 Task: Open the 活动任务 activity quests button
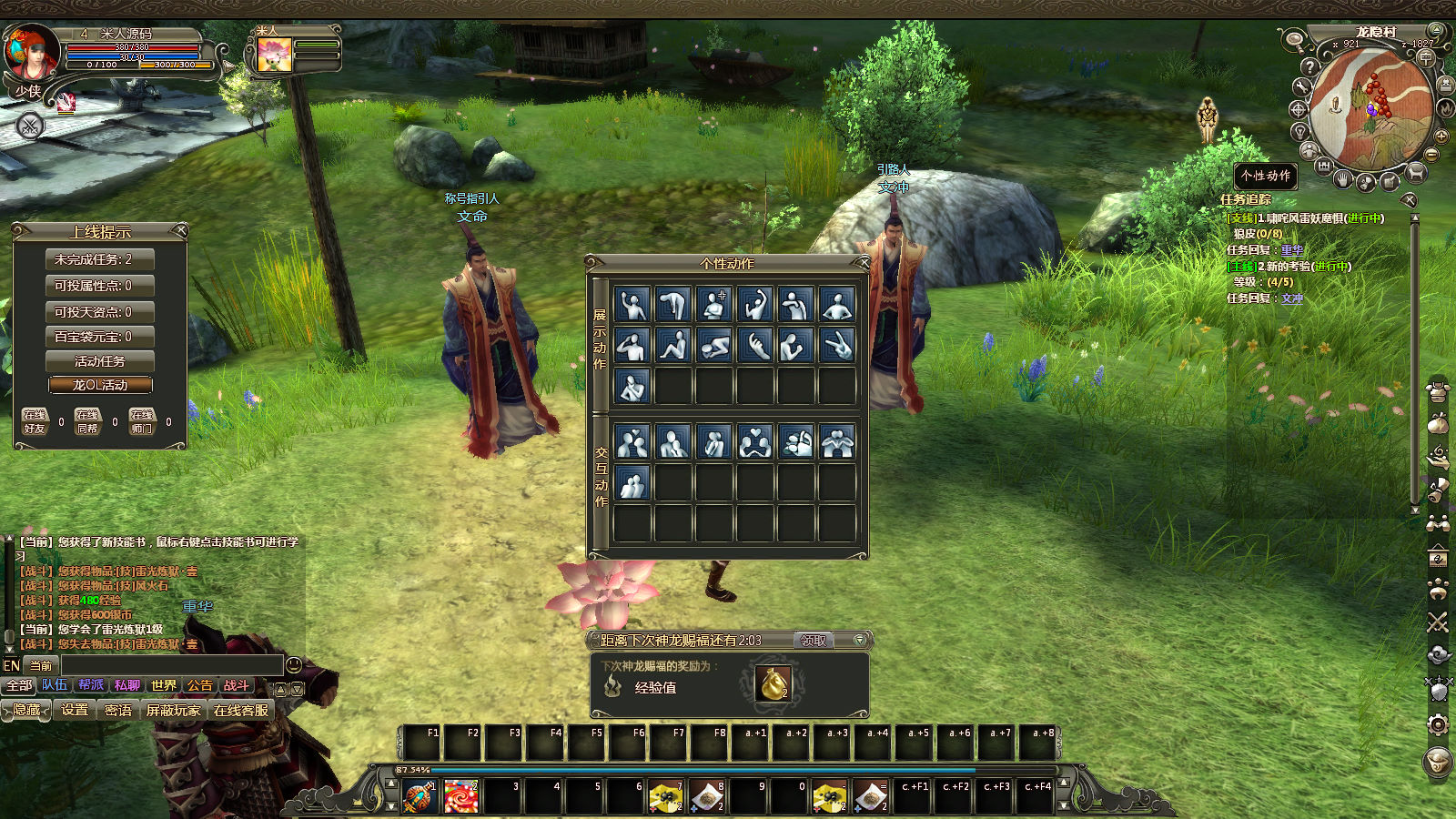point(100,361)
